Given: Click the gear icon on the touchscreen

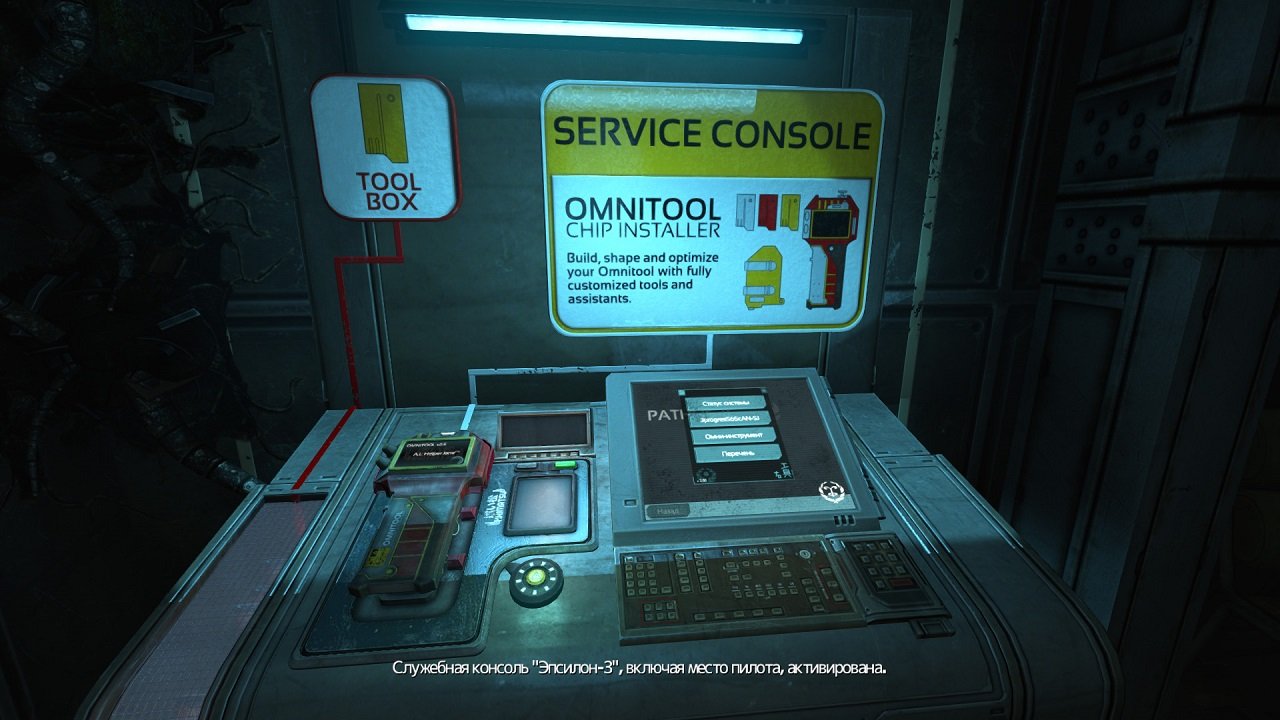Looking at the screenshot, I should (x=706, y=473).
